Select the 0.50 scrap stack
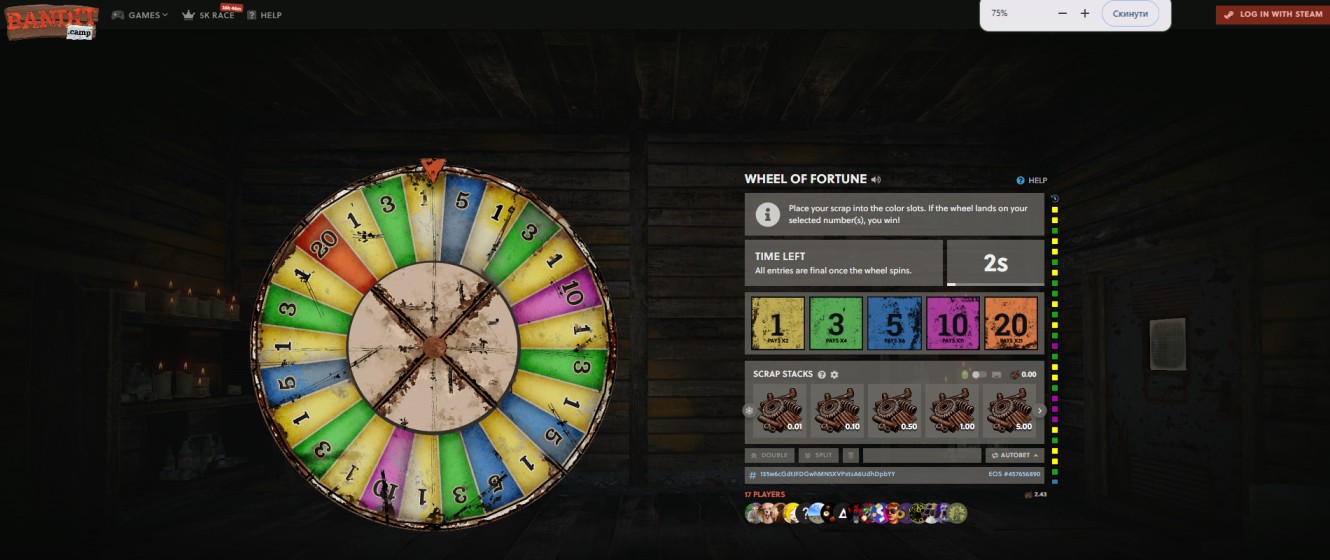The image size is (1330, 560). pos(894,411)
